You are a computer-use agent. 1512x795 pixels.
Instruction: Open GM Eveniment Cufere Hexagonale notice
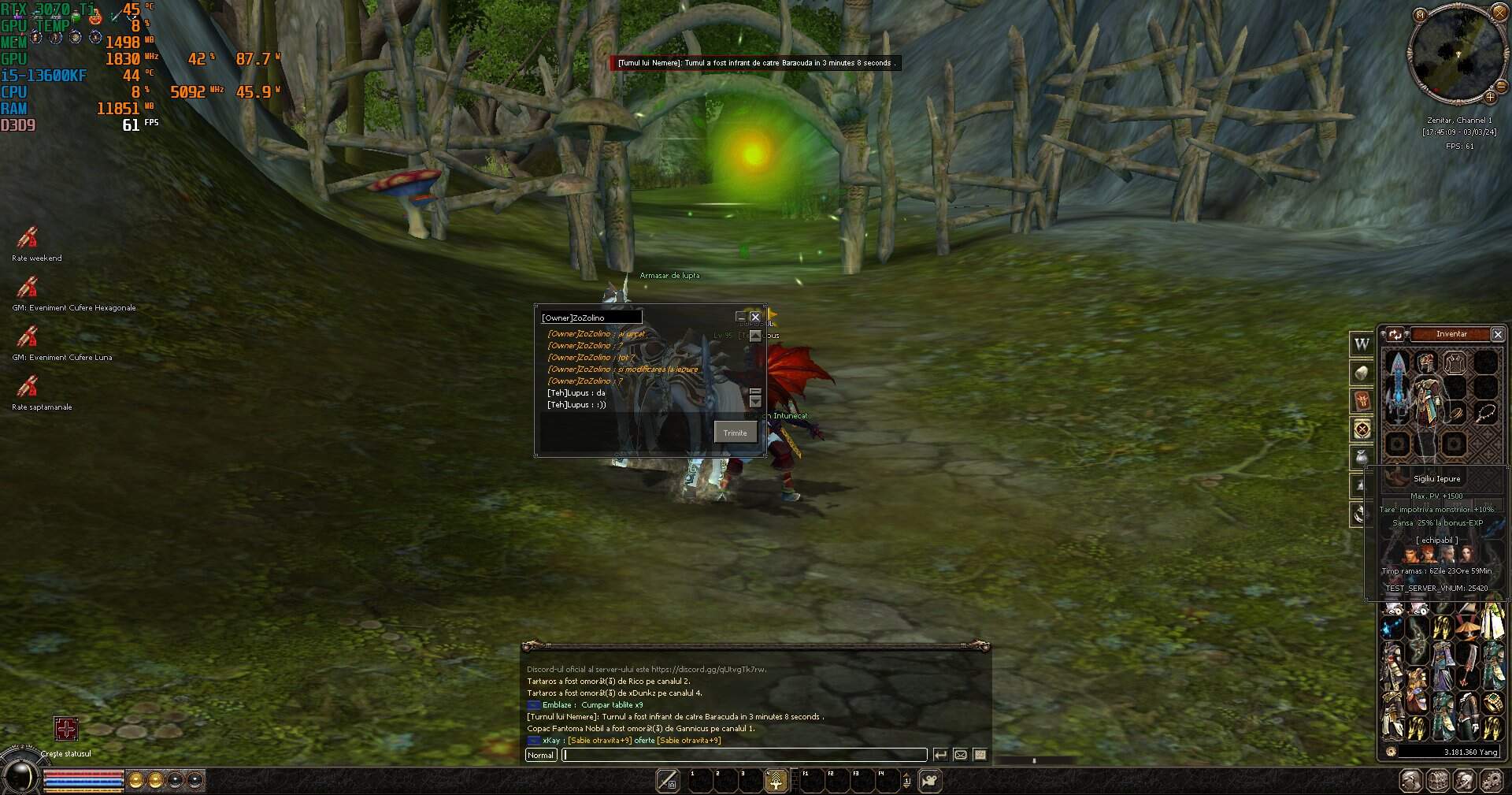pyautogui.click(x=28, y=288)
